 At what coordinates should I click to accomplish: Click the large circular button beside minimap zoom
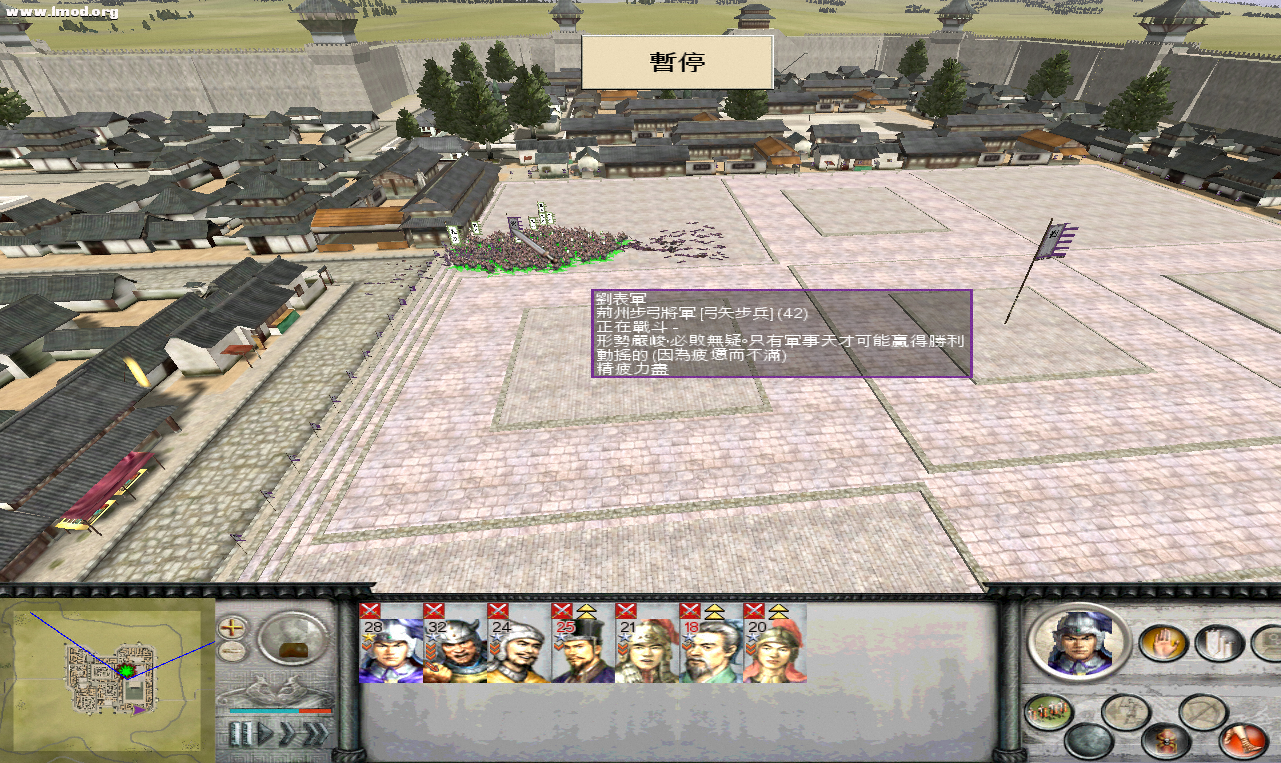coord(289,637)
